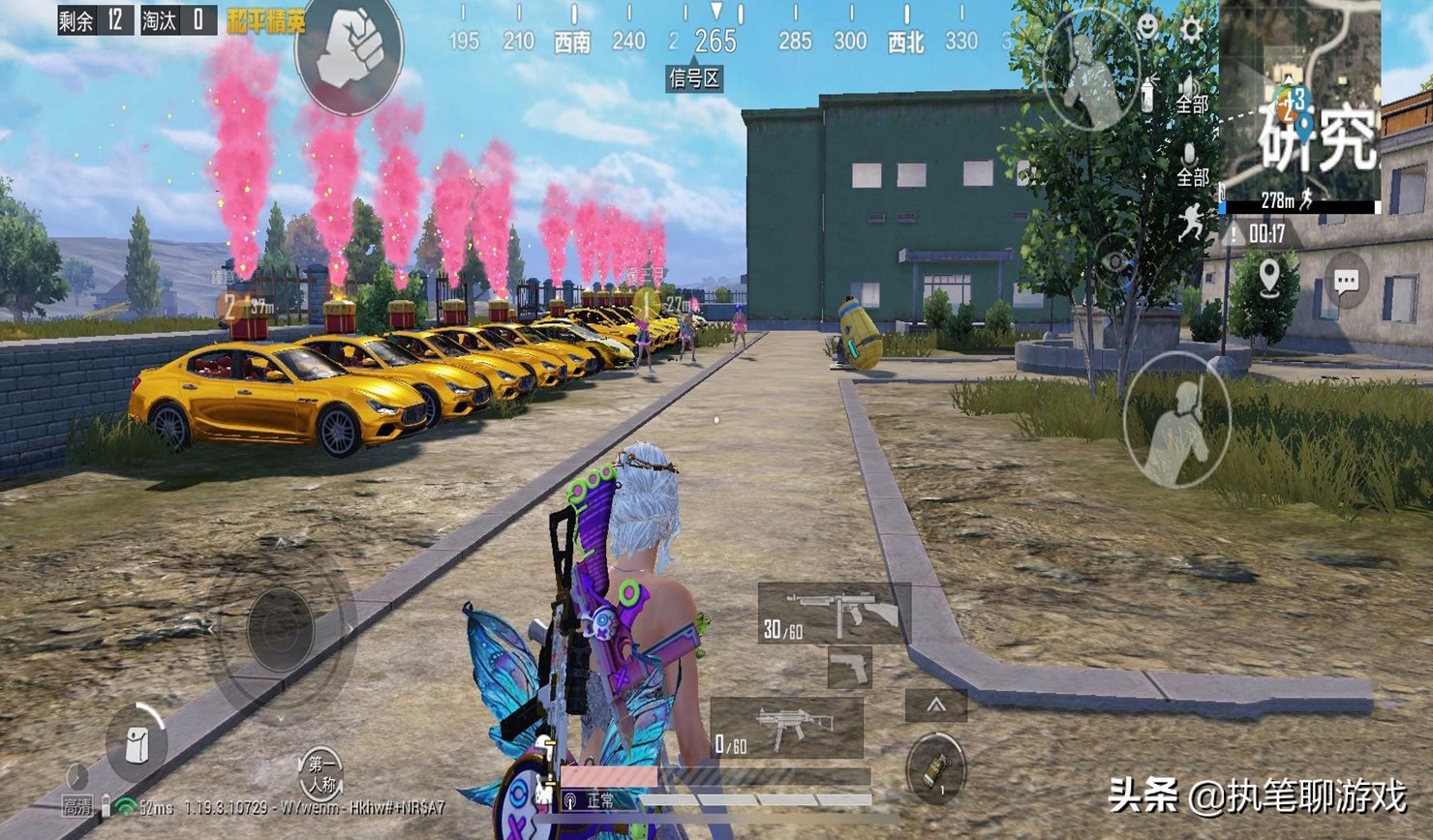Tap the free-look eye button
The width and height of the screenshot is (1433, 840).
point(1115,261)
